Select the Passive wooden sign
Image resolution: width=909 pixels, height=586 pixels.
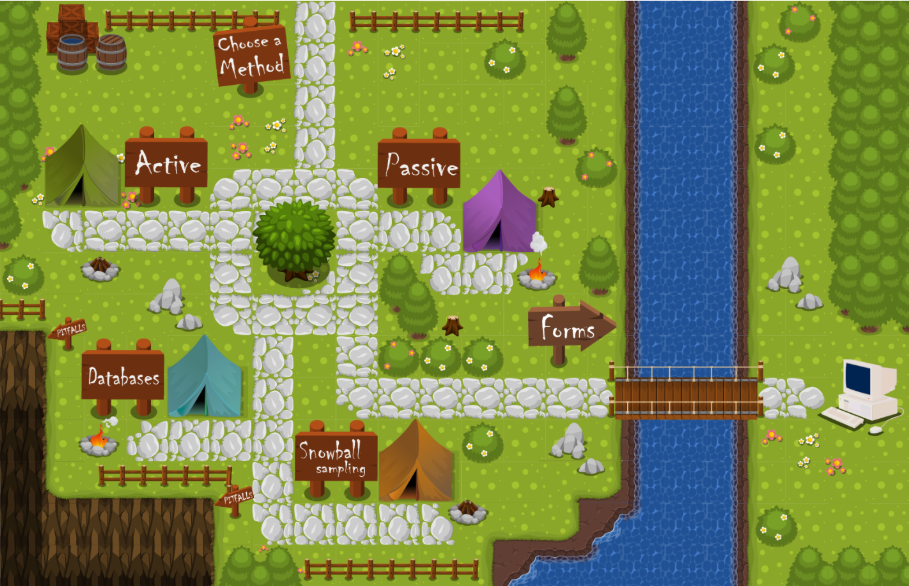[x=419, y=165]
